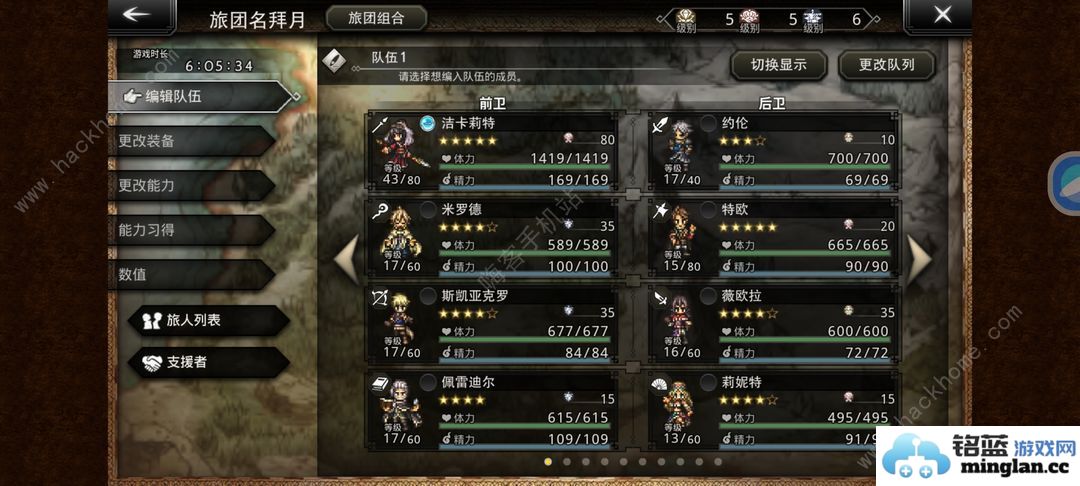This screenshot has height=486, width=1080.
Task: Go back with the arrow button
Action: (136, 15)
